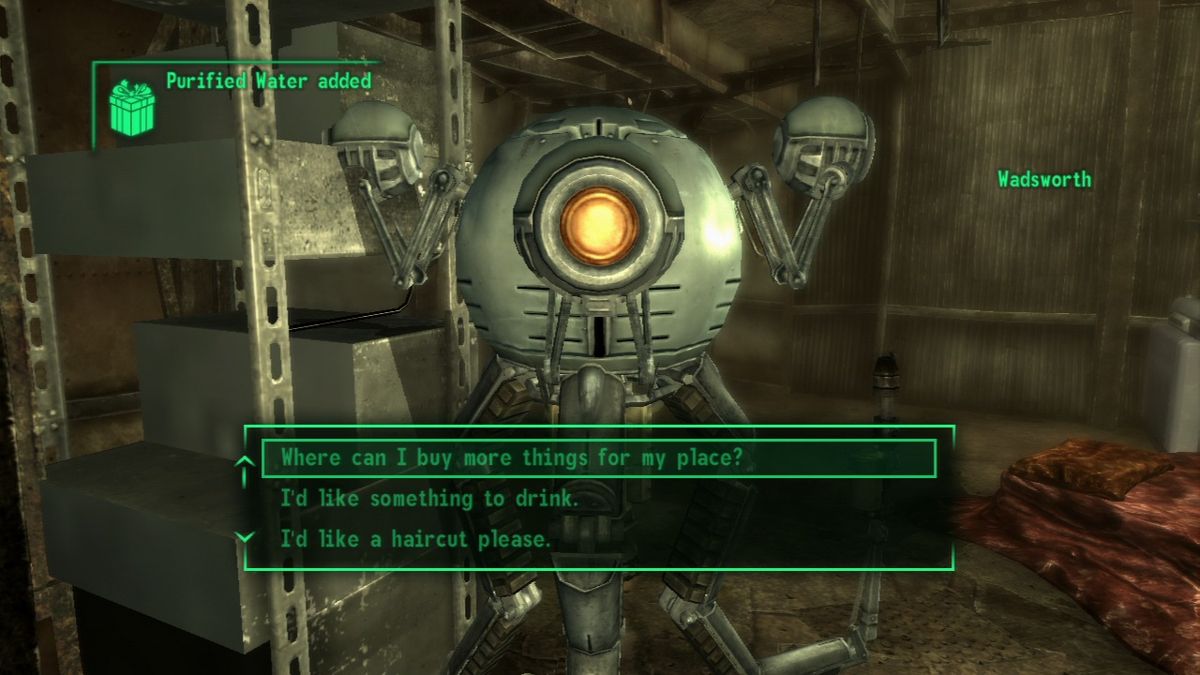This screenshot has height=675, width=1200.
Task: Select "I'd like a haircut please." reply
Action: coord(415,539)
